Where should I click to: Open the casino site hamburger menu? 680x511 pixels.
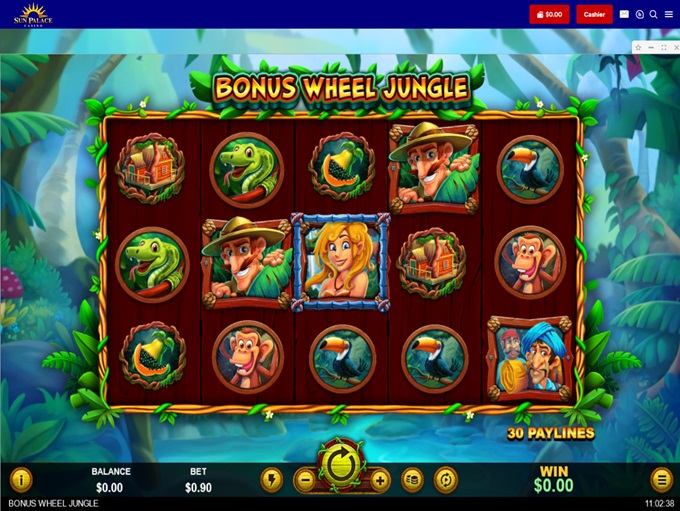668,15
